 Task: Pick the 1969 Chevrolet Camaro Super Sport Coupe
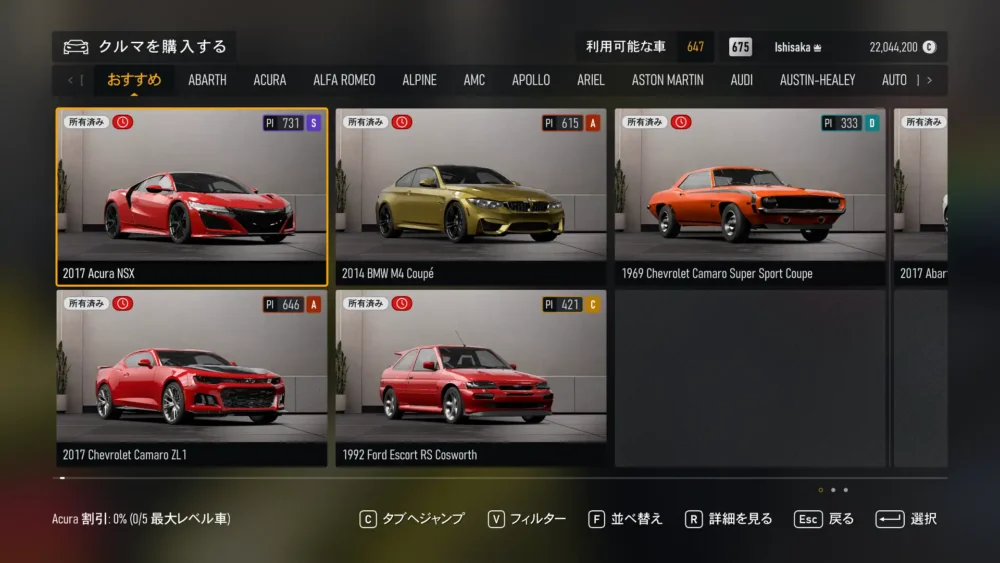click(750, 197)
